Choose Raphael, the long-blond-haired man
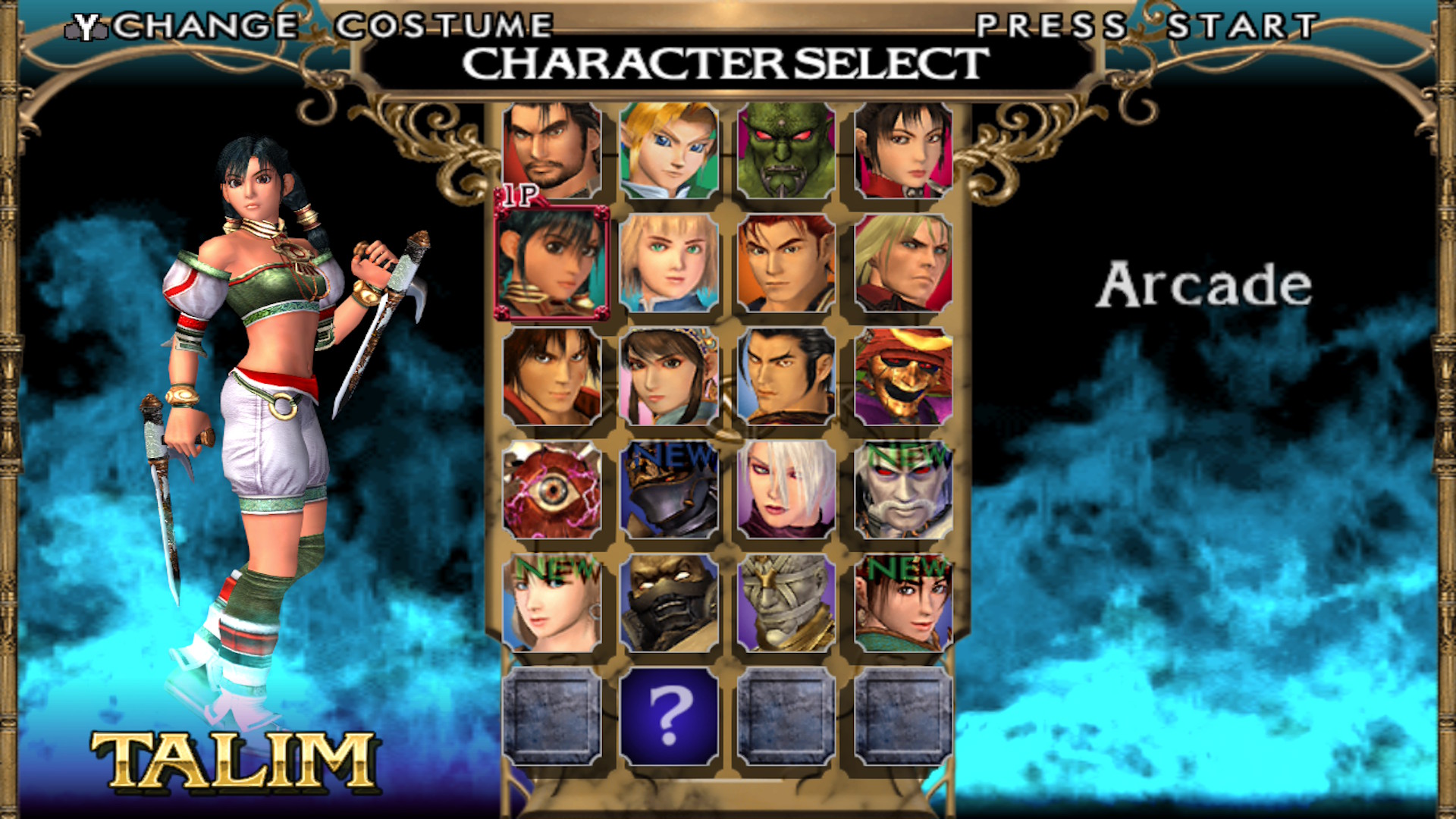Screen dimensions: 1456x819 coord(903,263)
